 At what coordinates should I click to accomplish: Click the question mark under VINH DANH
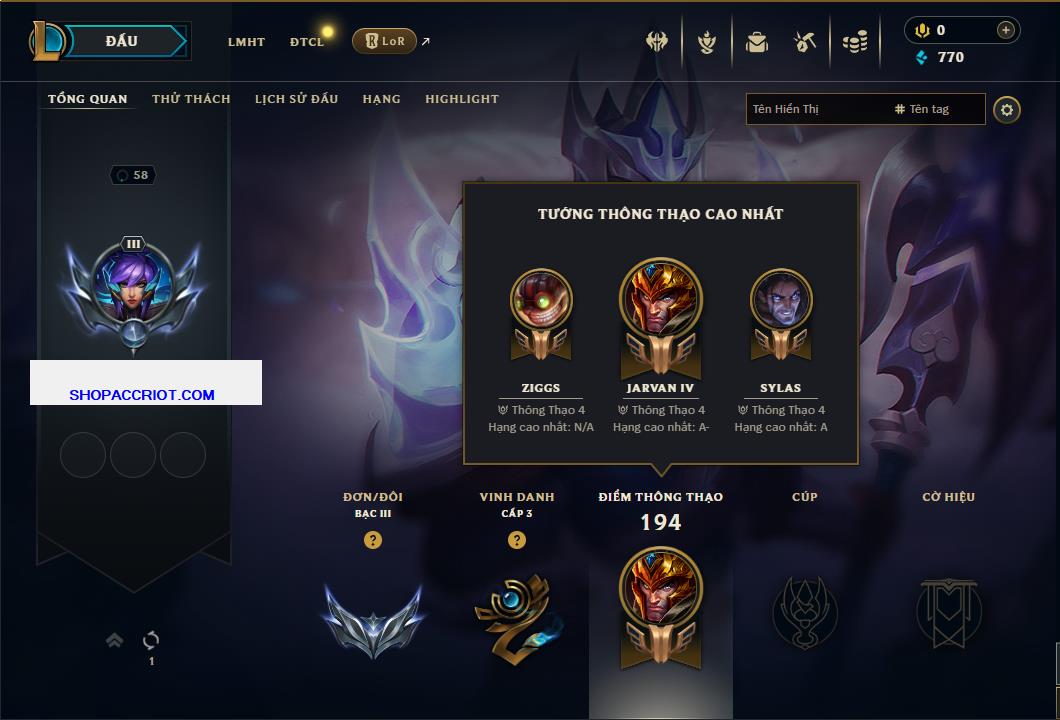coord(517,540)
